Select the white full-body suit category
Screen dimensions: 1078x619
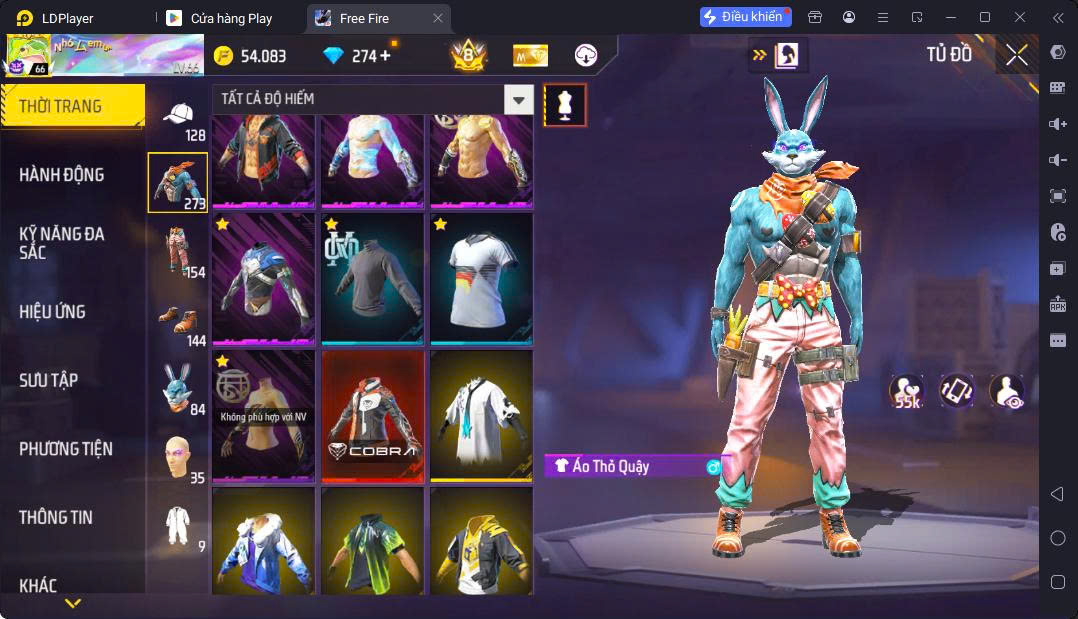(178, 525)
